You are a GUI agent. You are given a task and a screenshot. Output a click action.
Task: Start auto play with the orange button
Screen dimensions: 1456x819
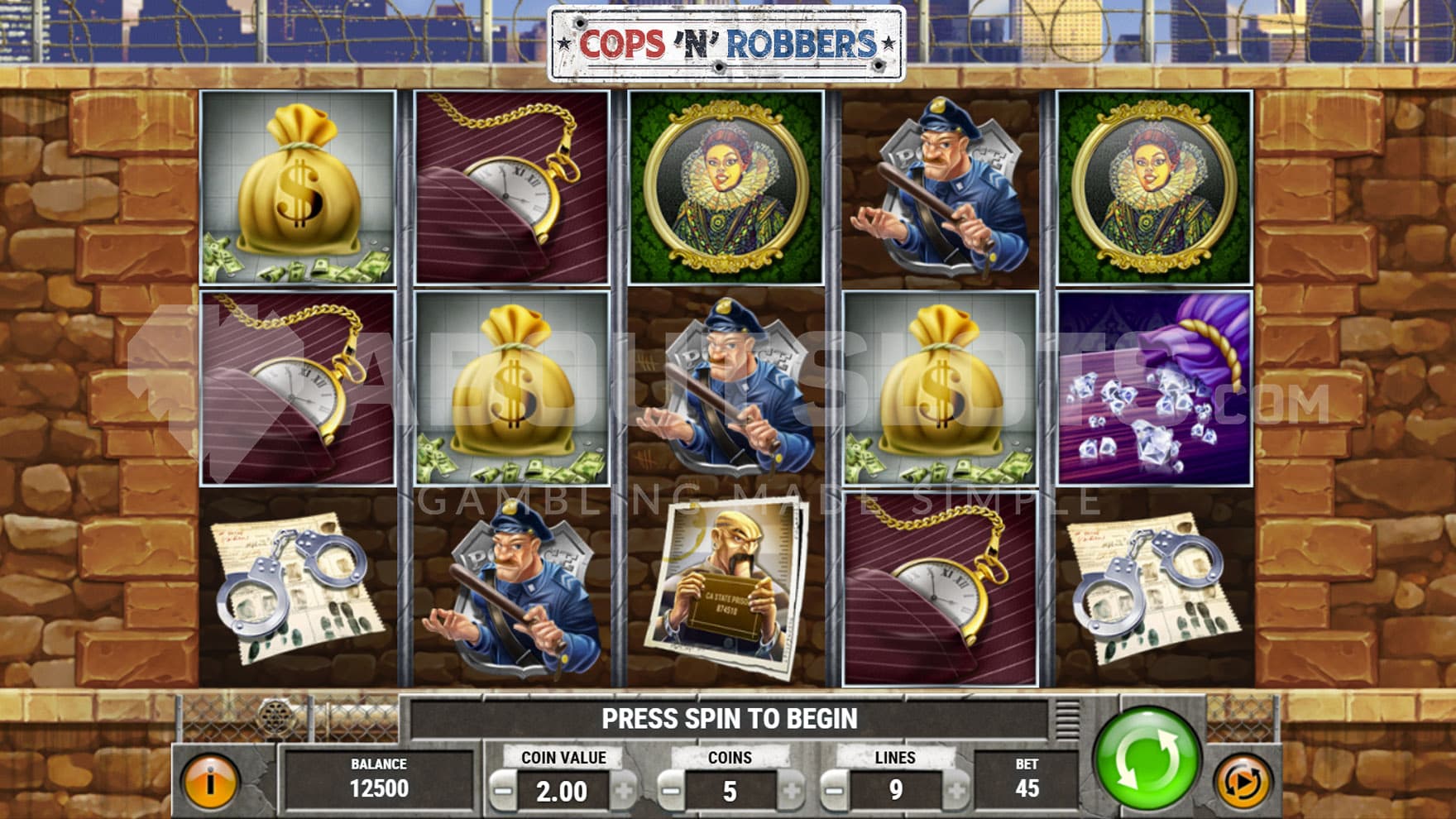point(1242,782)
